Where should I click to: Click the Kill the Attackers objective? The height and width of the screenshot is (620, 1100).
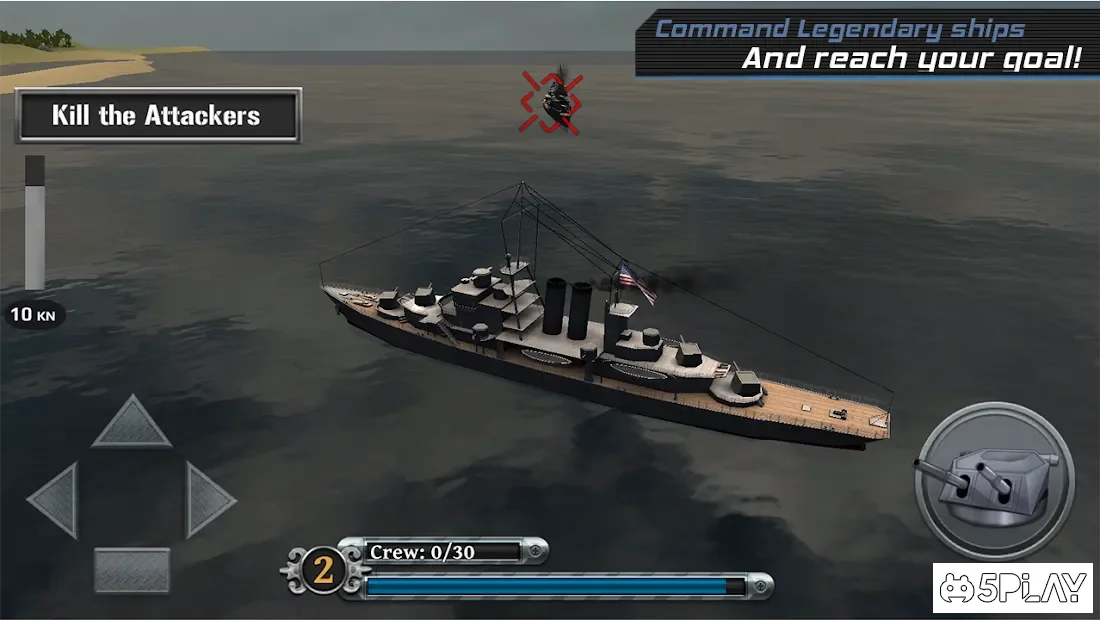click(158, 116)
